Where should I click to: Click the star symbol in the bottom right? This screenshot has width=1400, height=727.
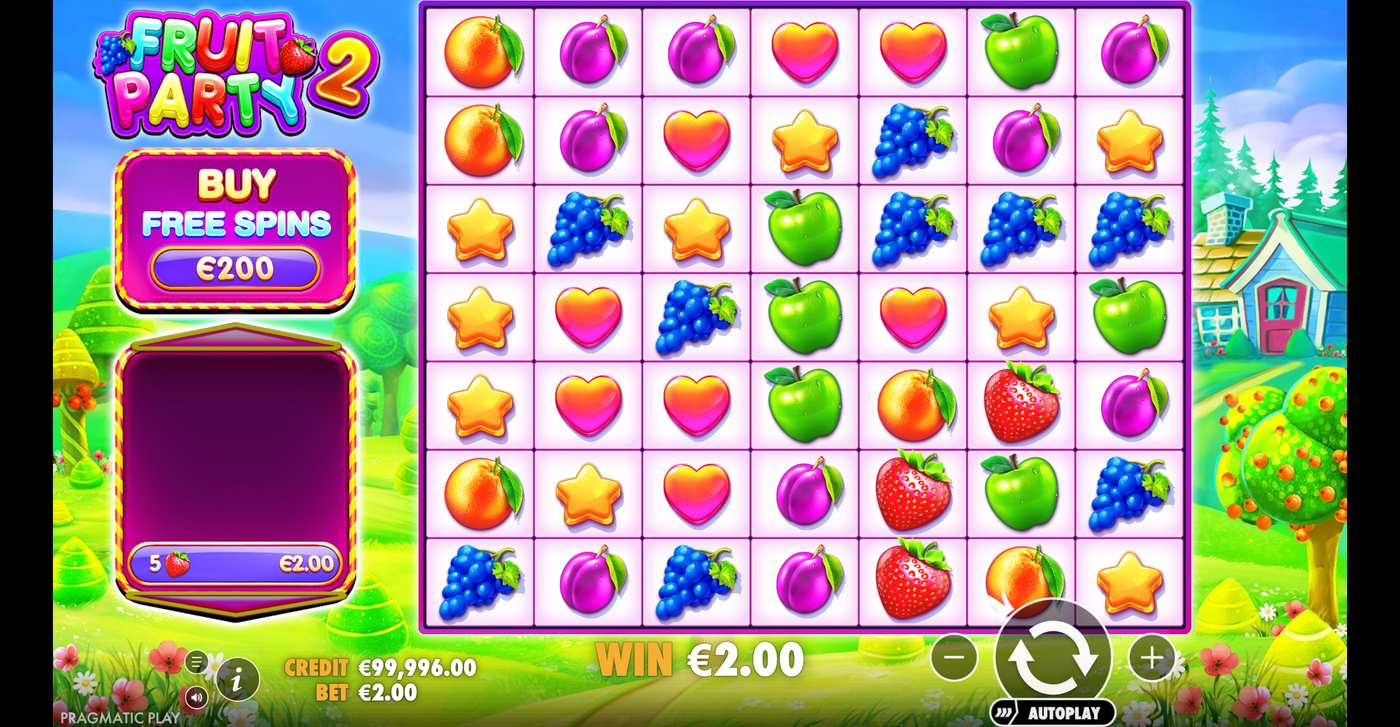1128,580
